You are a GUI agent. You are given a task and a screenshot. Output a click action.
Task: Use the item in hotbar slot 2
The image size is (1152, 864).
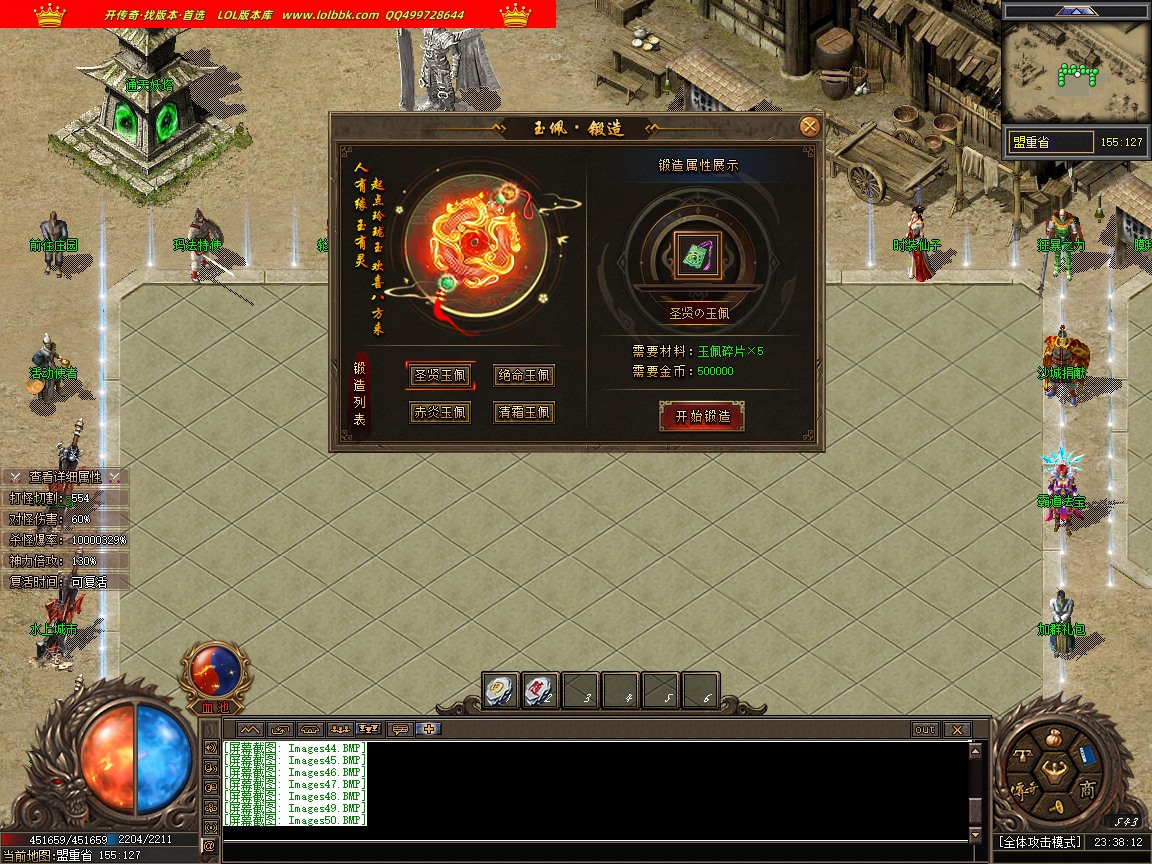click(x=541, y=690)
